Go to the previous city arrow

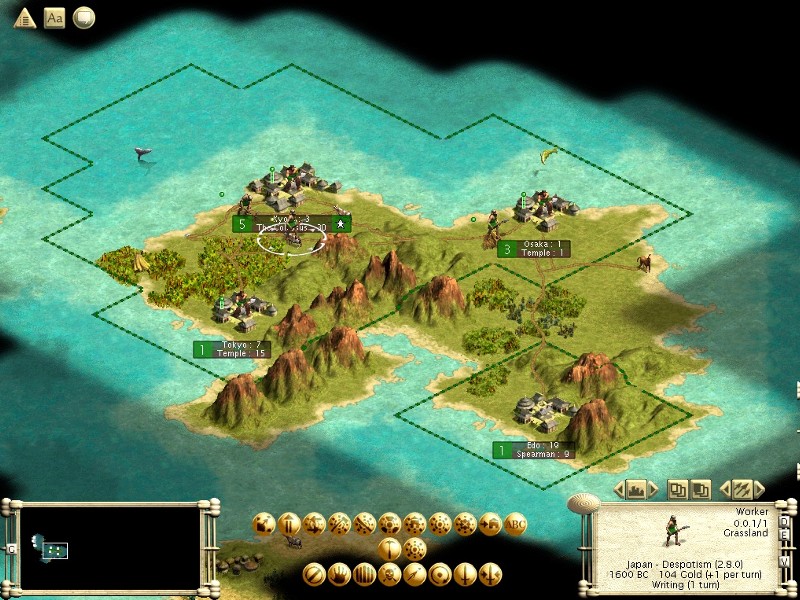[x=618, y=490]
